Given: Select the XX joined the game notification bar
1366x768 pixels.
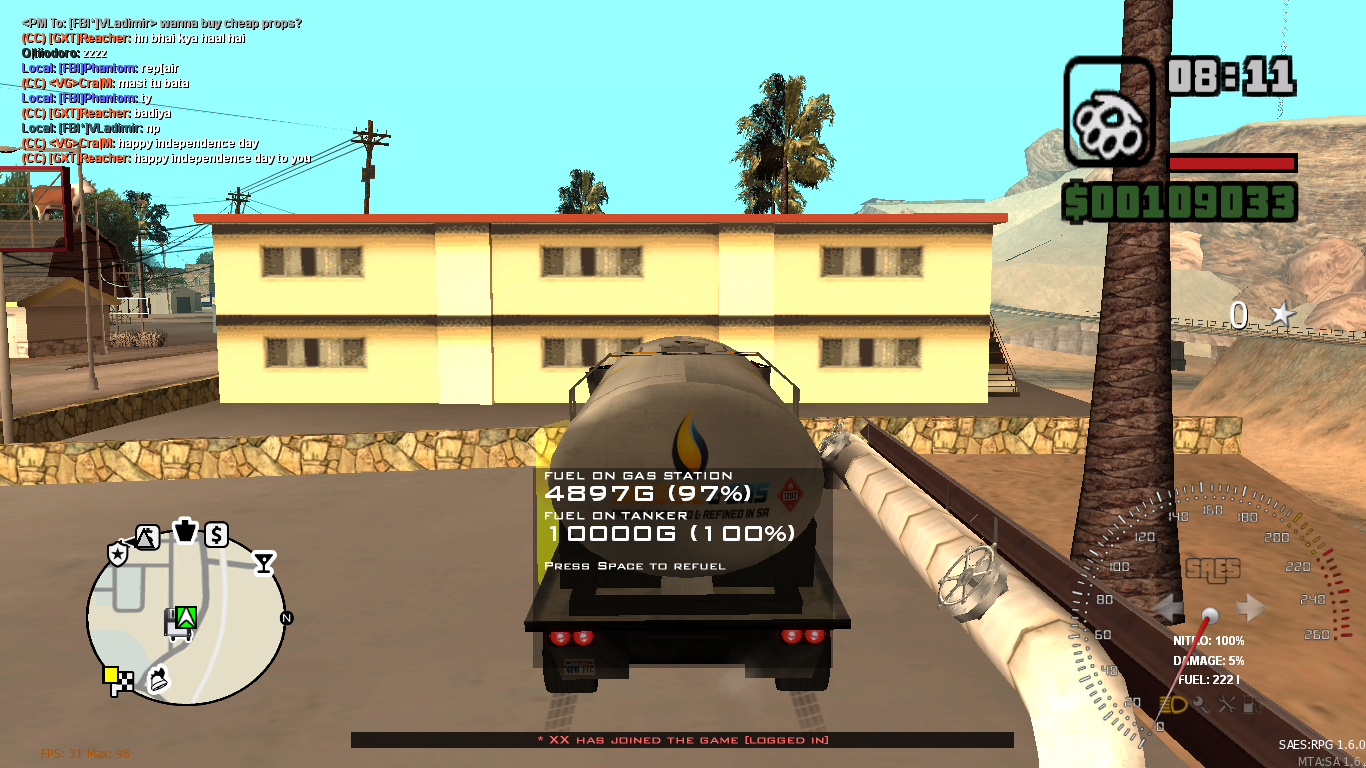Looking at the screenshot, I should click(x=683, y=740).
